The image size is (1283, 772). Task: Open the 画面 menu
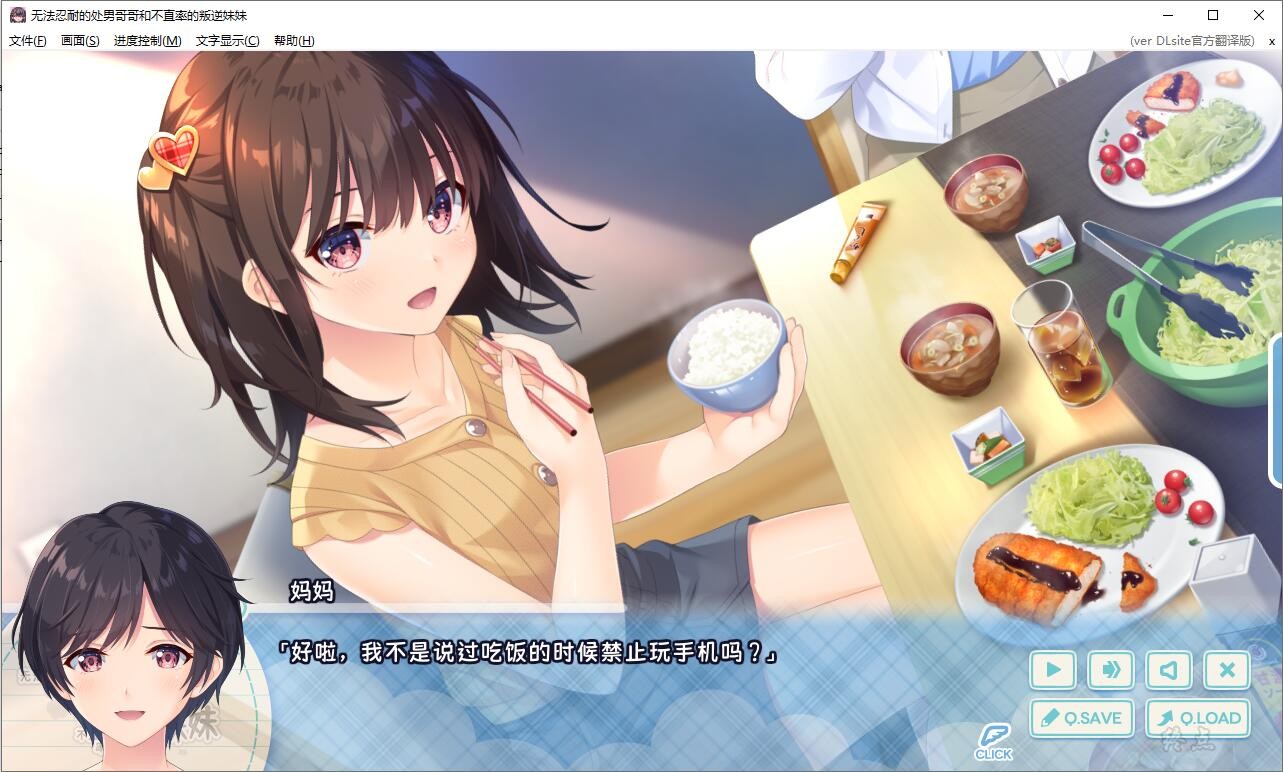click(x=78, y=41)
